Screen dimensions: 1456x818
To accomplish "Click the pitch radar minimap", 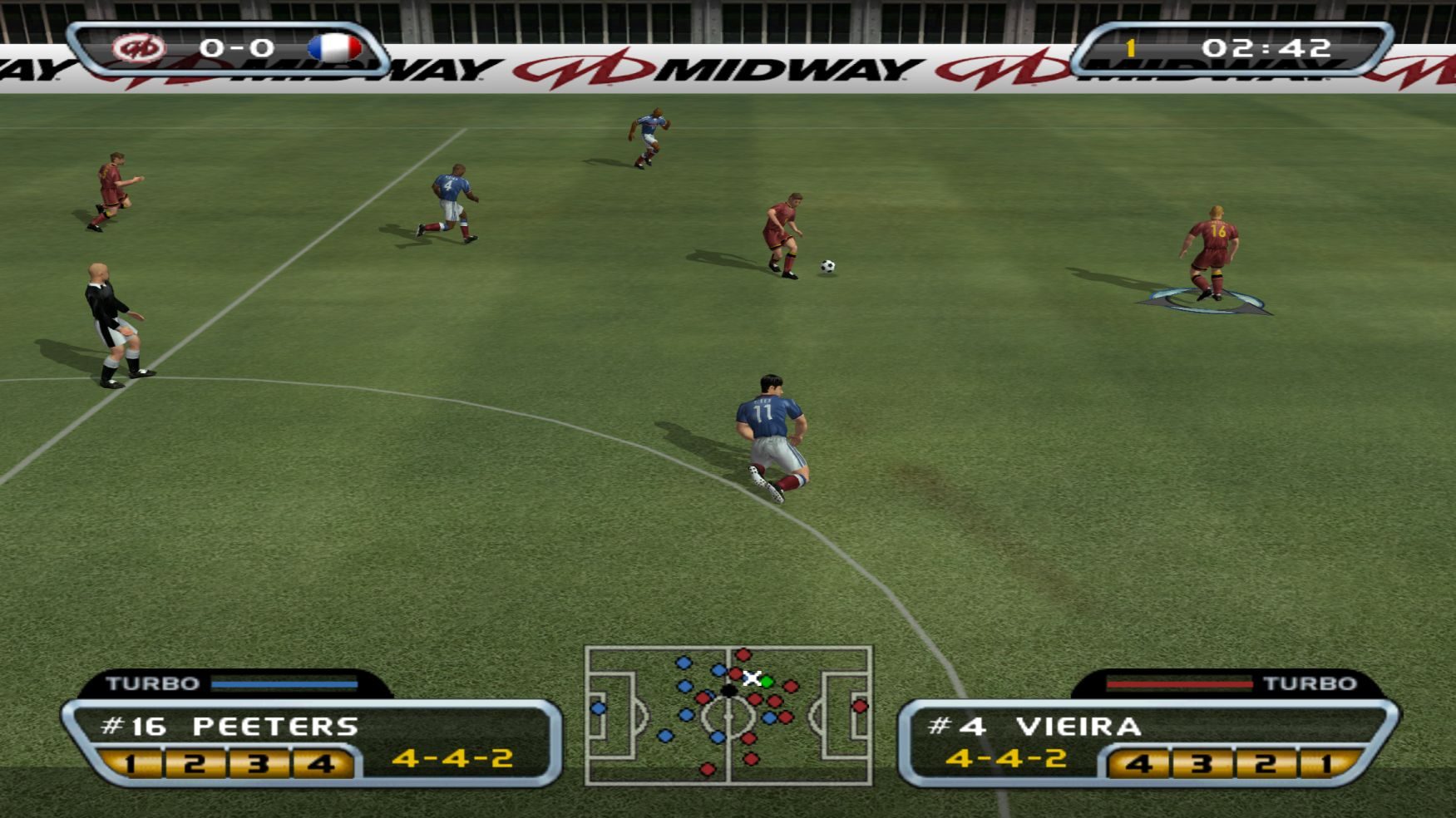I will (728, 715).
